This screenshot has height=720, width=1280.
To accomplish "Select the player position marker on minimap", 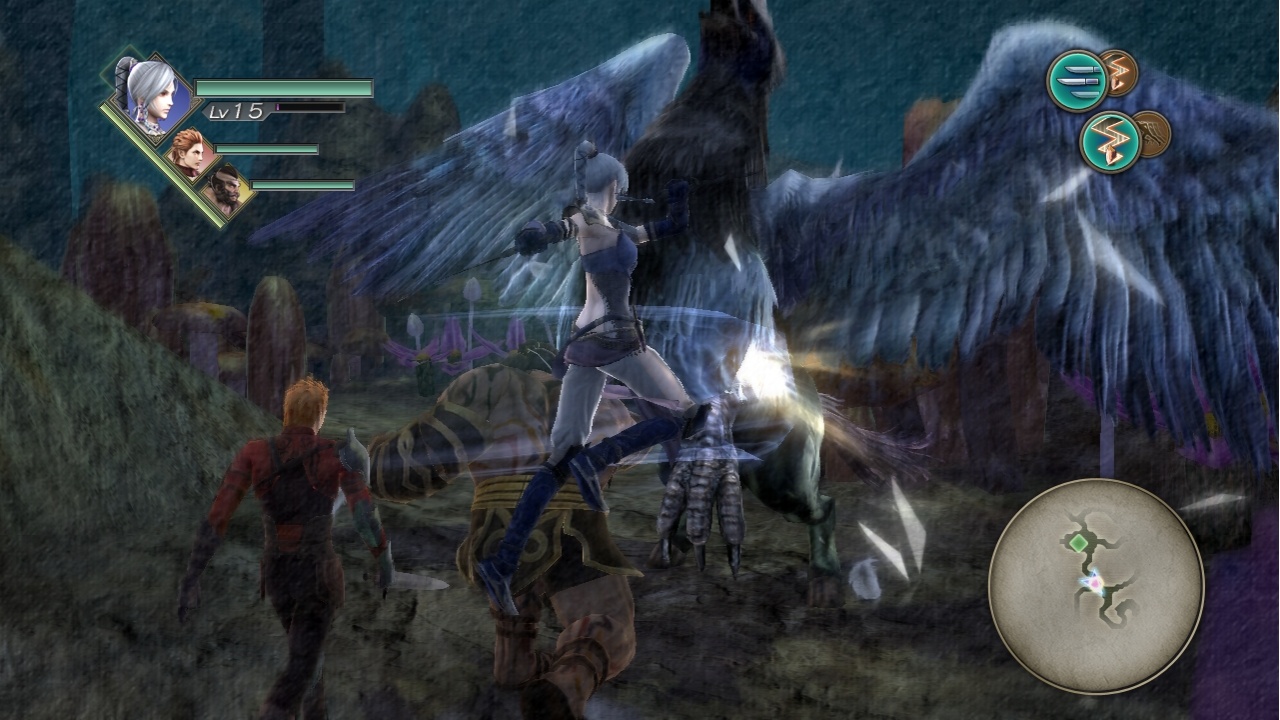I will 1095,582.
